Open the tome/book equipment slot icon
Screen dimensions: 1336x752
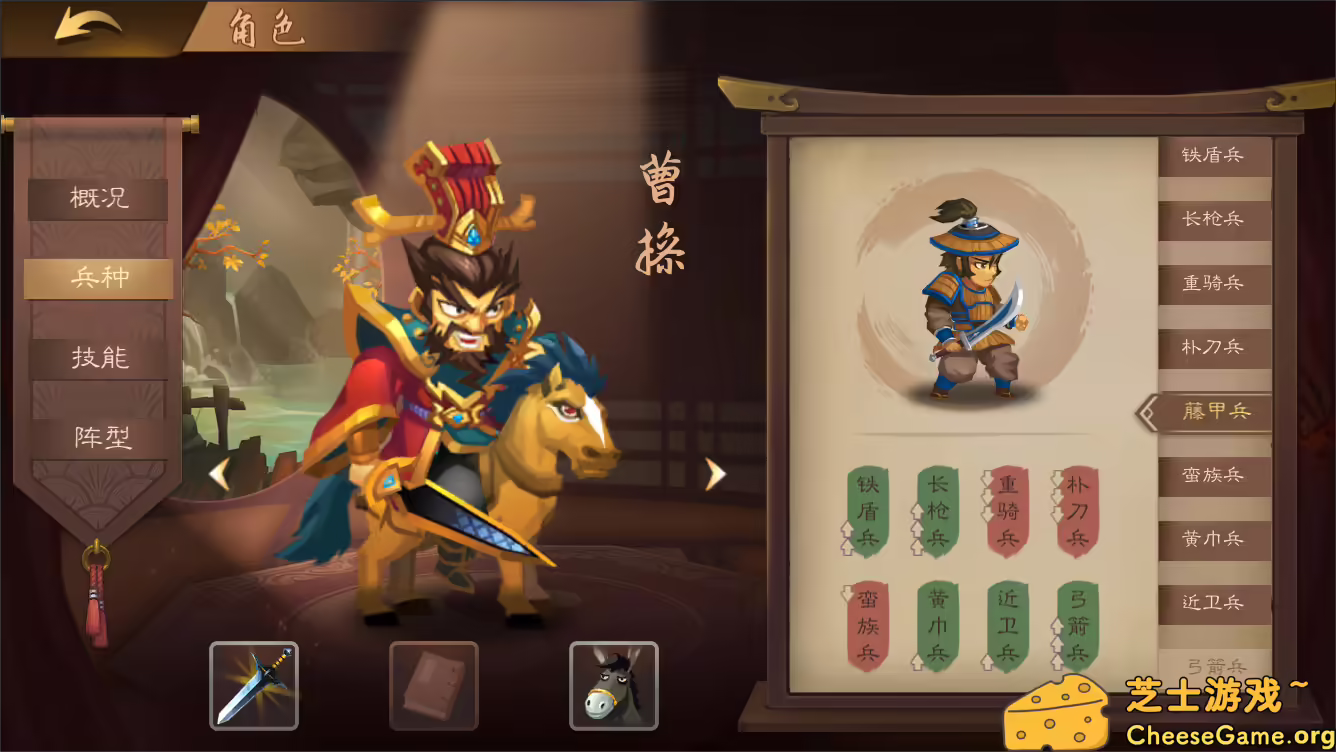coord(434,686)
